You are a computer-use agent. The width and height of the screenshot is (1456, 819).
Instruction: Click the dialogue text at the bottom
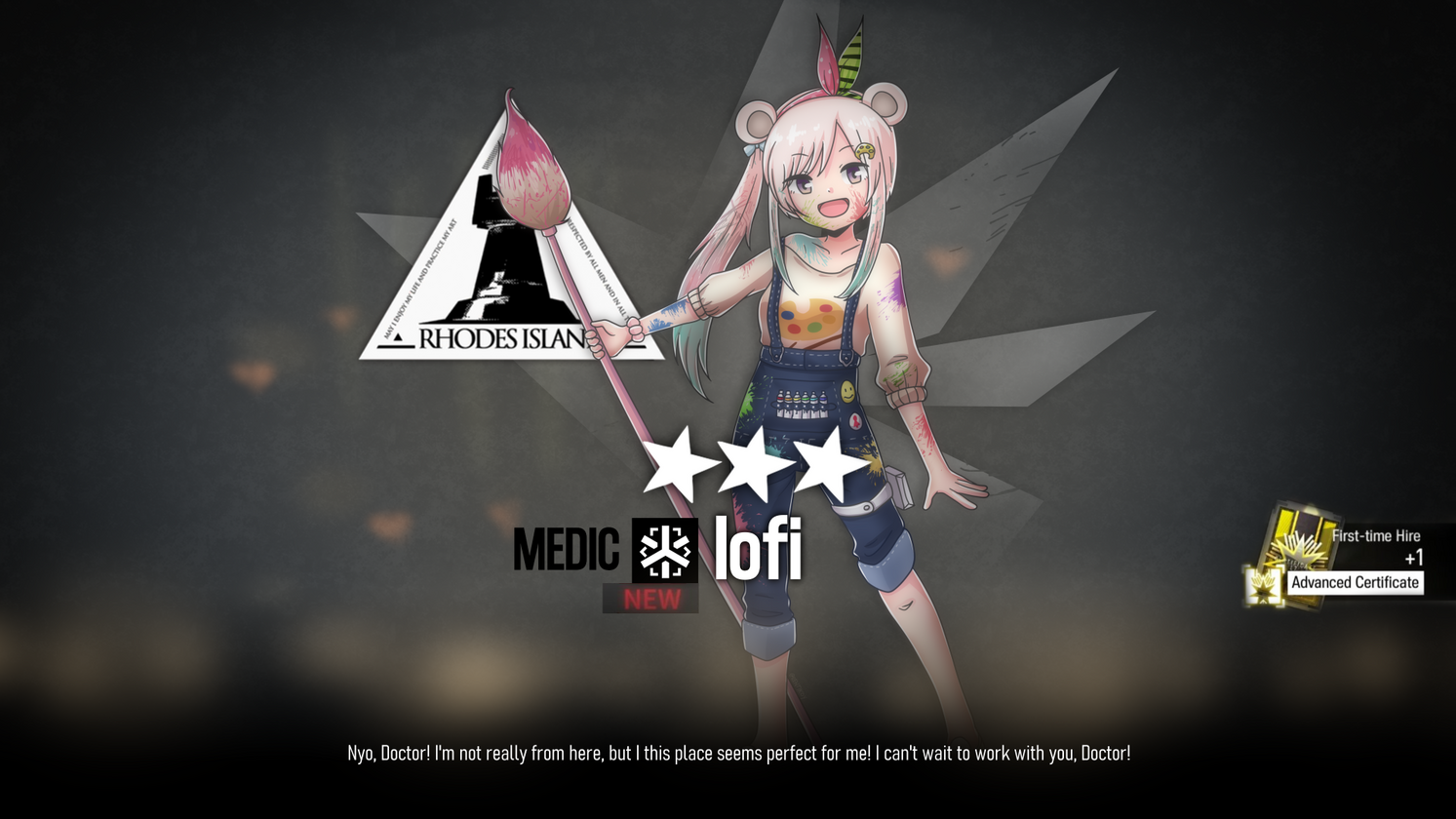pyautogui.click(x=739, y=753)
